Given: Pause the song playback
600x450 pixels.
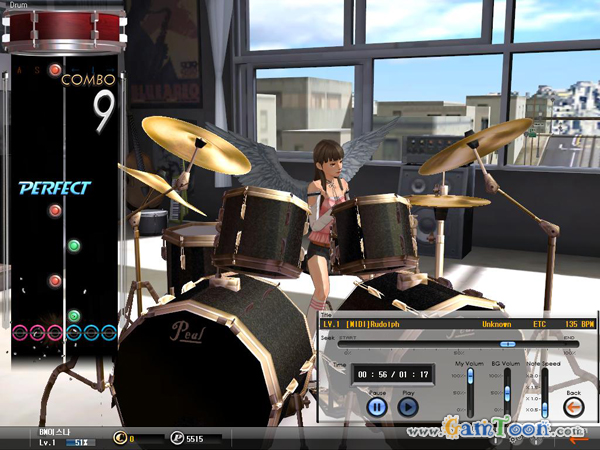Looking at the screenshot, I should pos(377,406).
